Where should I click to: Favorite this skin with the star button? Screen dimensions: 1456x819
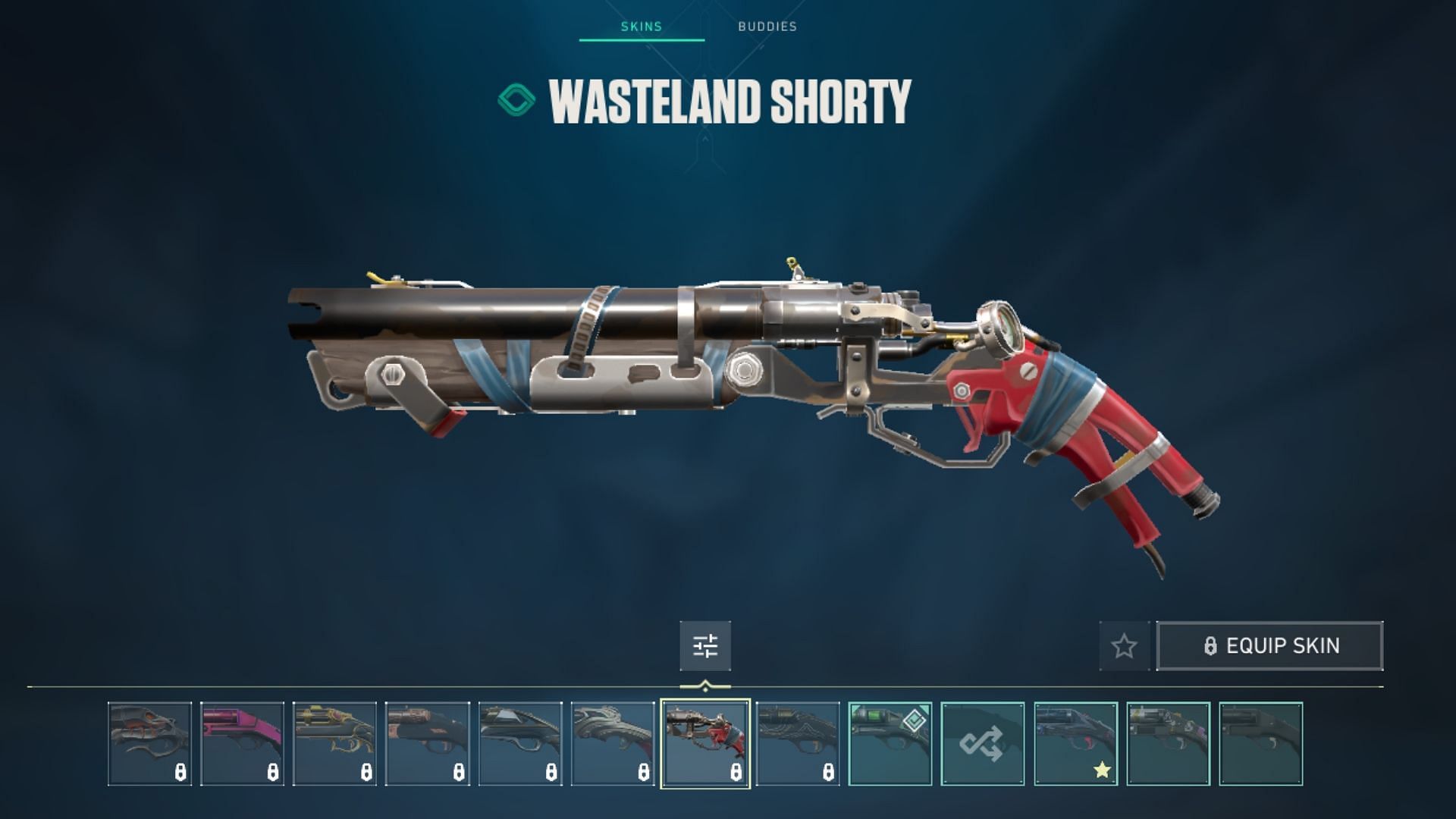(1124, 646)
